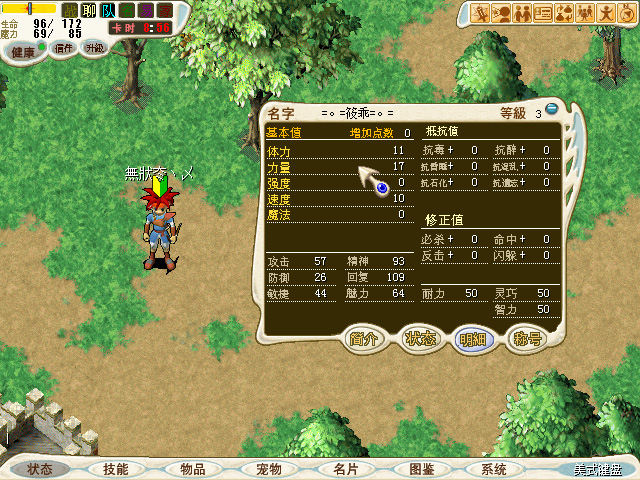Close the character status panel with blue button

click(x=552, y=110)
